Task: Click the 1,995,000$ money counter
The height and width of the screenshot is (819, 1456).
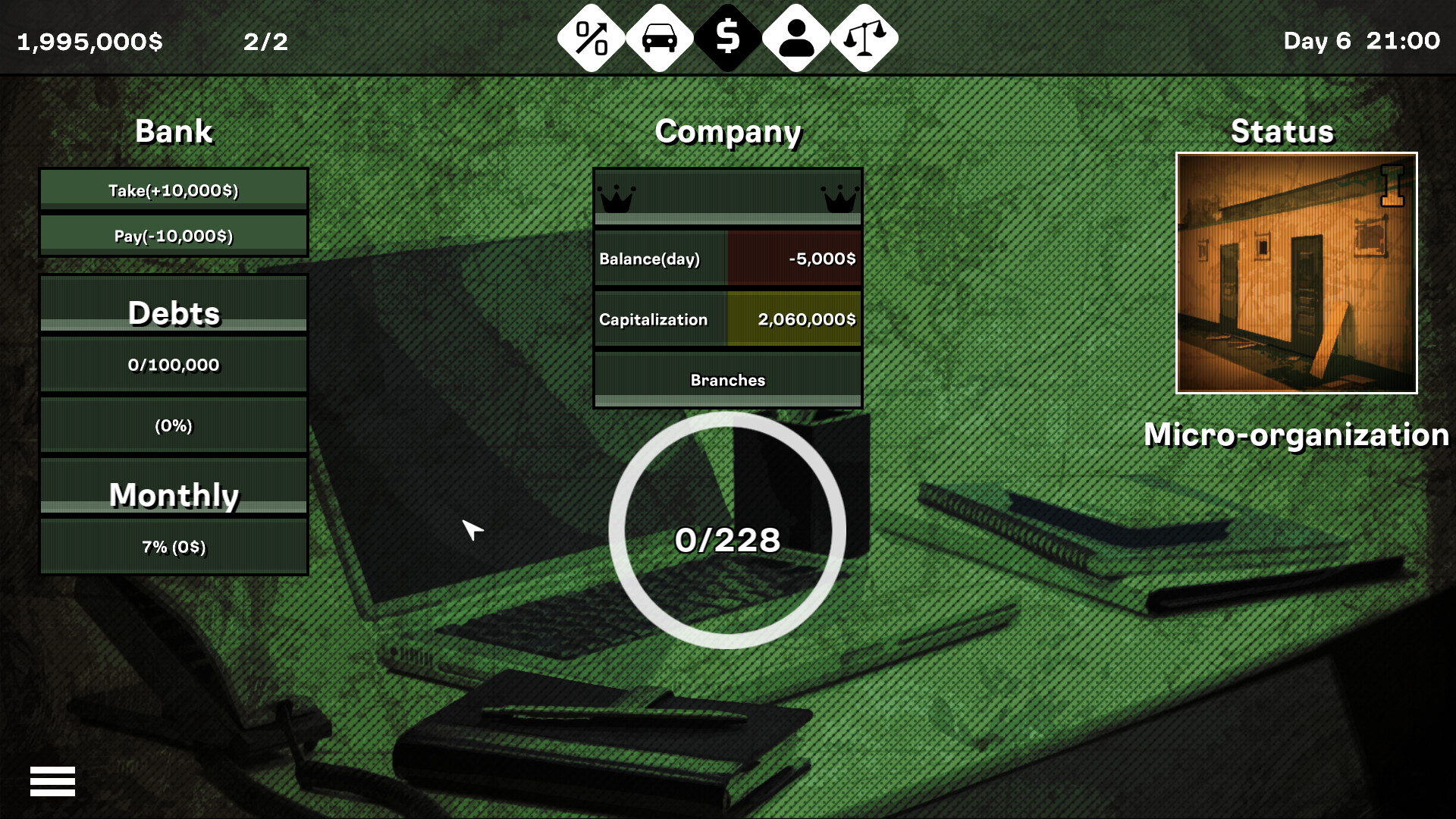Action: click(90, 42)
